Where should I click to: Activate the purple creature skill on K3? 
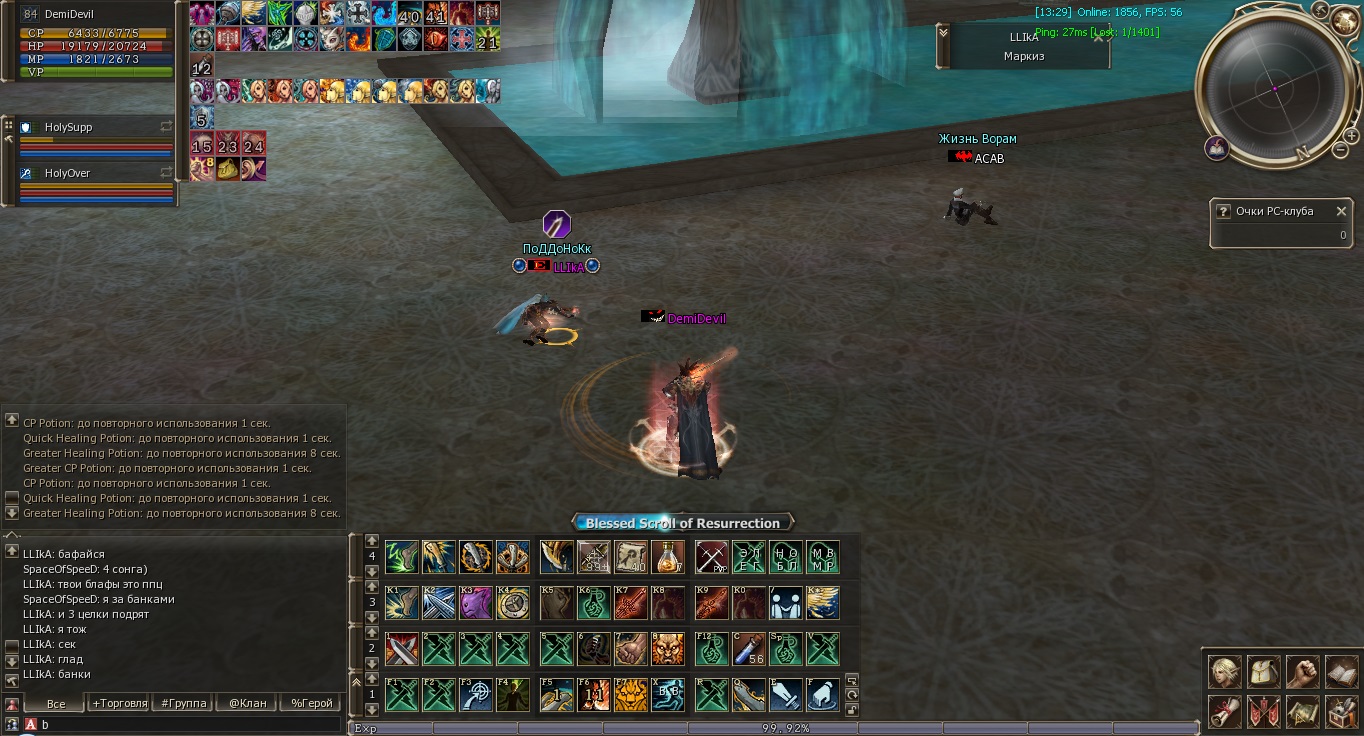coord(475,603)
